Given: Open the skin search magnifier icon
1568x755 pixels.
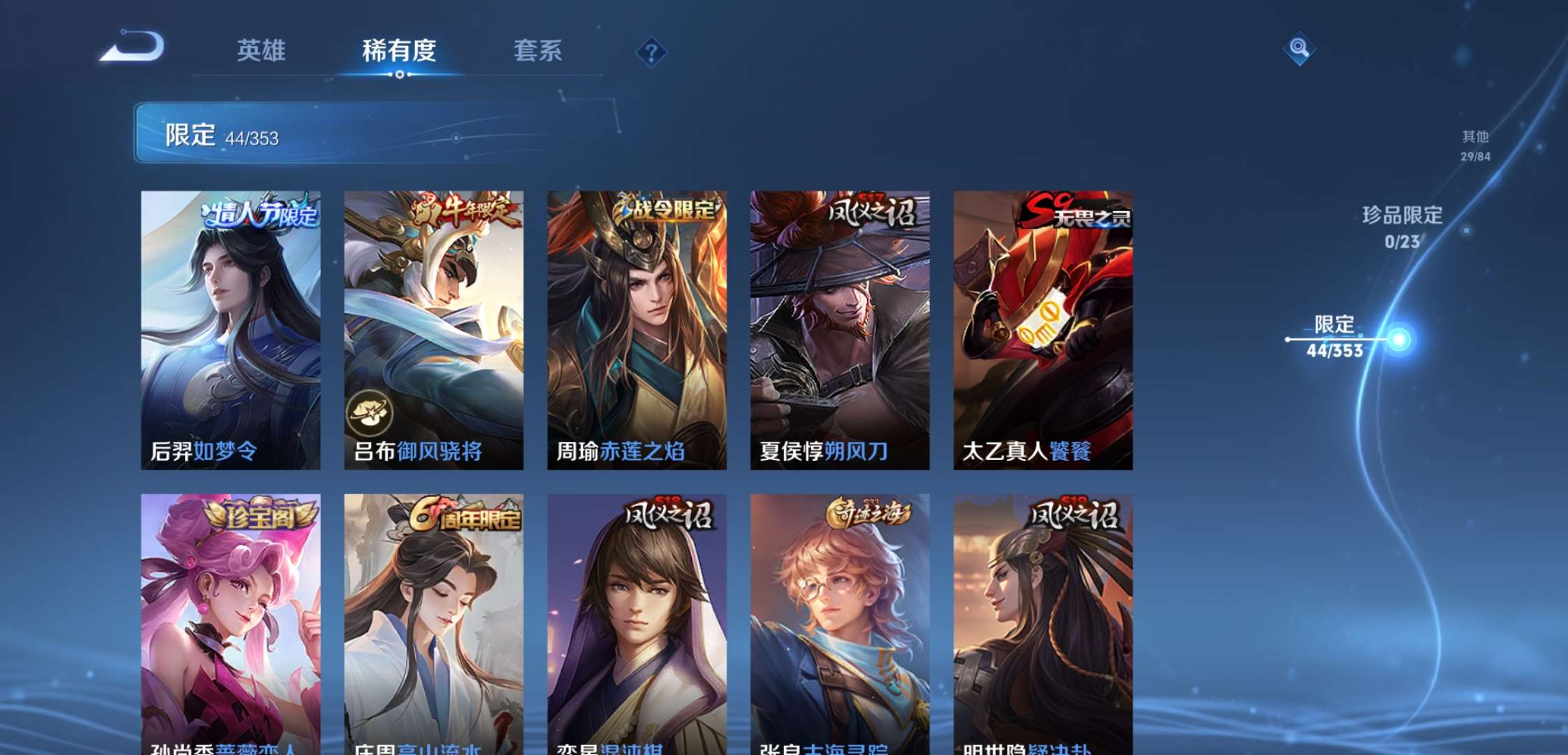Looking at the screenshot, I should [1298, 49].
